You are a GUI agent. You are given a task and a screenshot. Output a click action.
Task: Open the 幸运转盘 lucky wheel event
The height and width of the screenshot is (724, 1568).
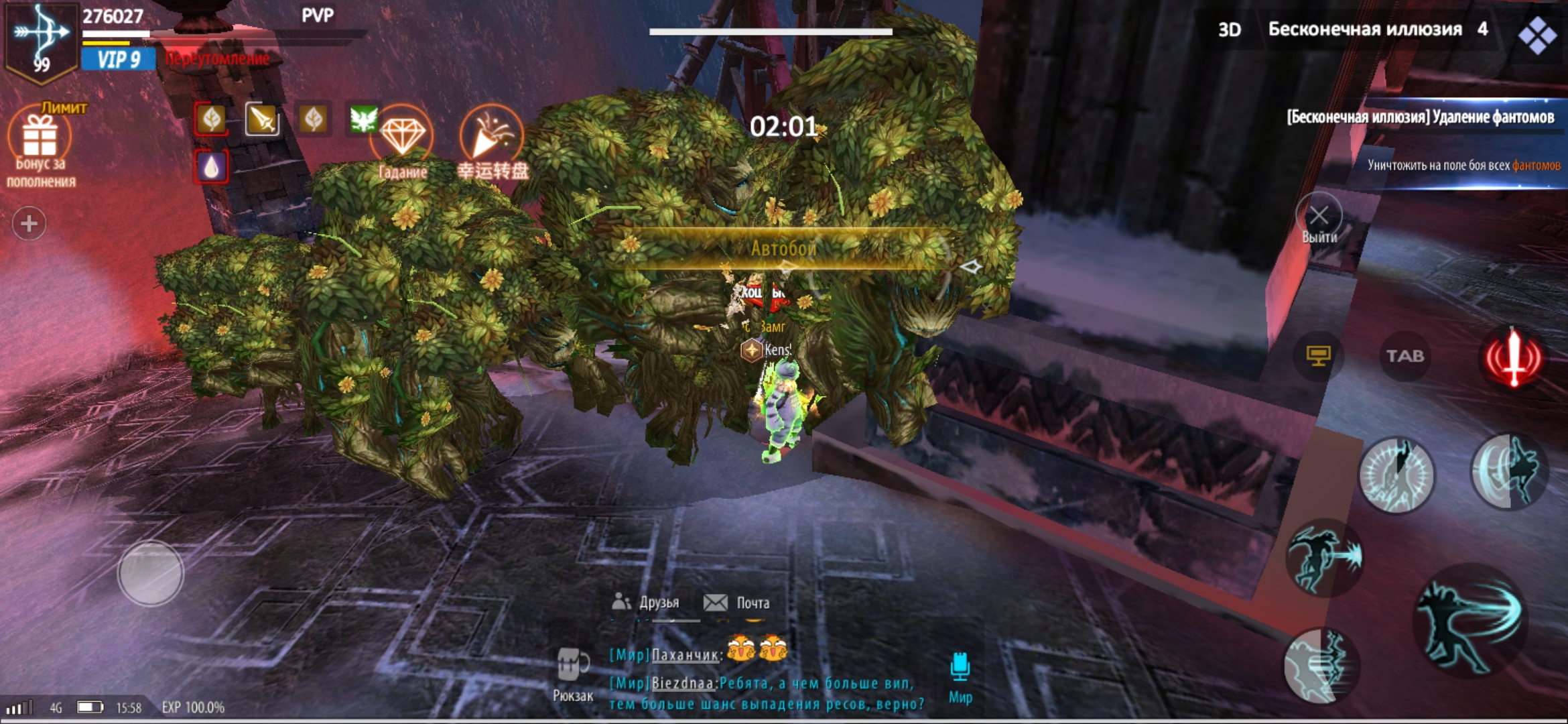[491, 137]
